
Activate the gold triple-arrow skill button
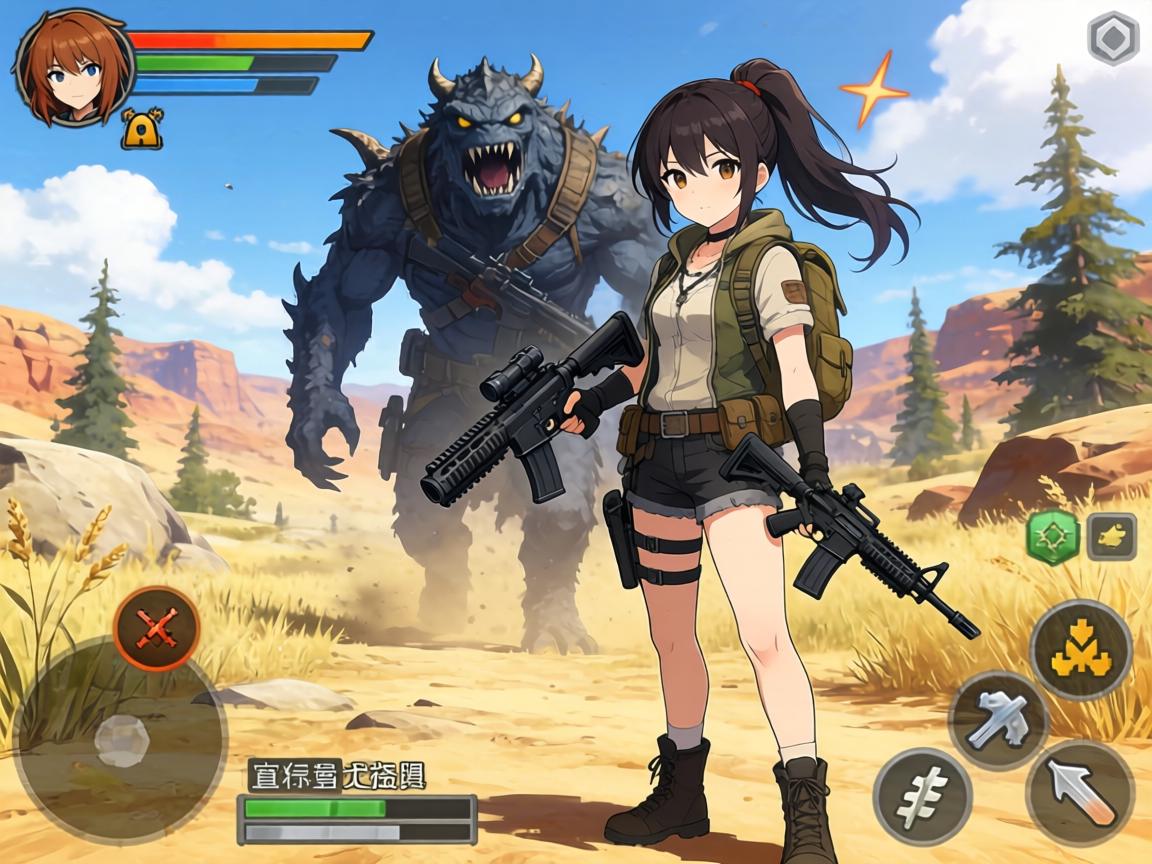[1080, 650]
